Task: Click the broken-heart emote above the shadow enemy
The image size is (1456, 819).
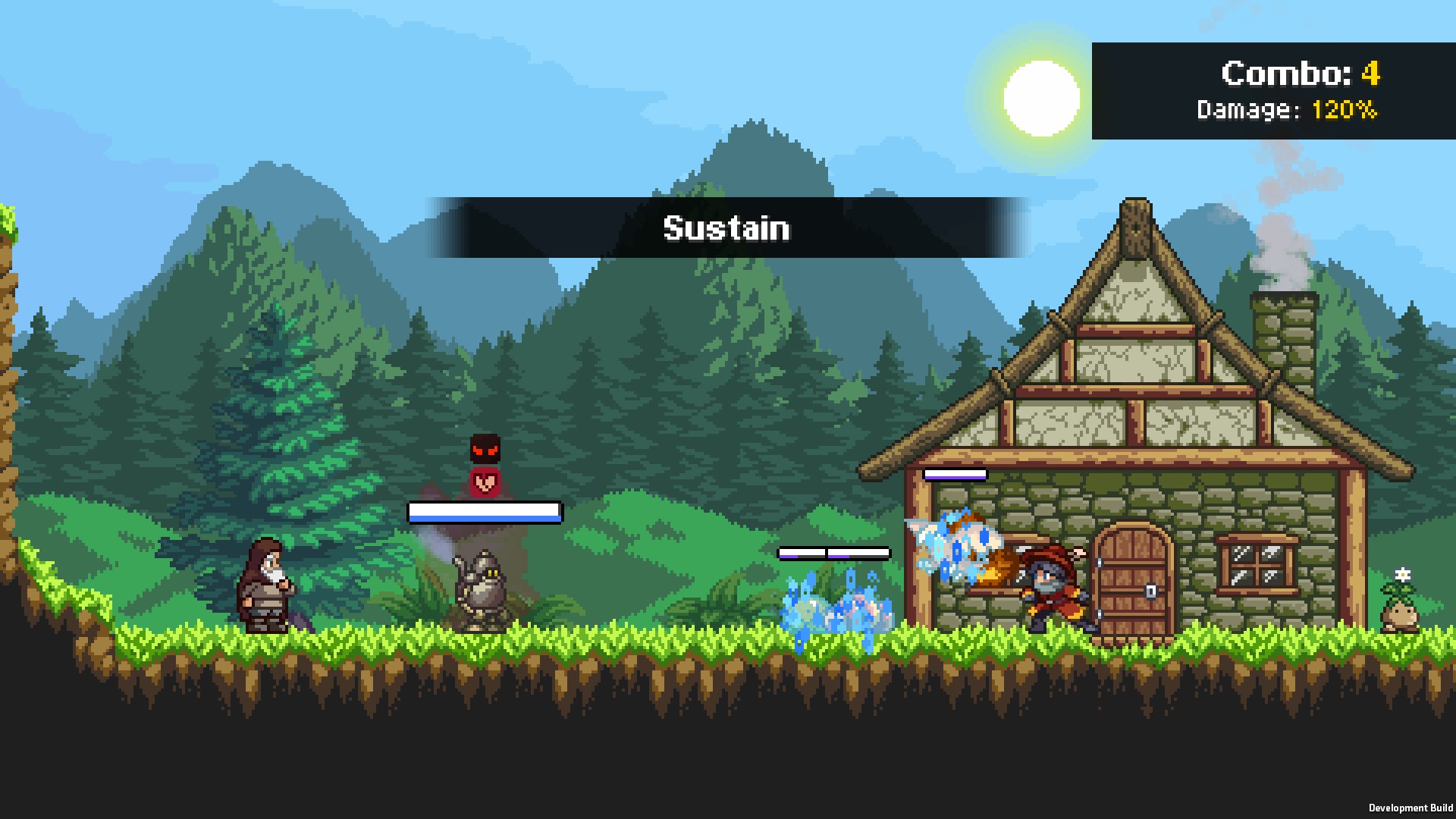Action: click(x=485, y=482)
